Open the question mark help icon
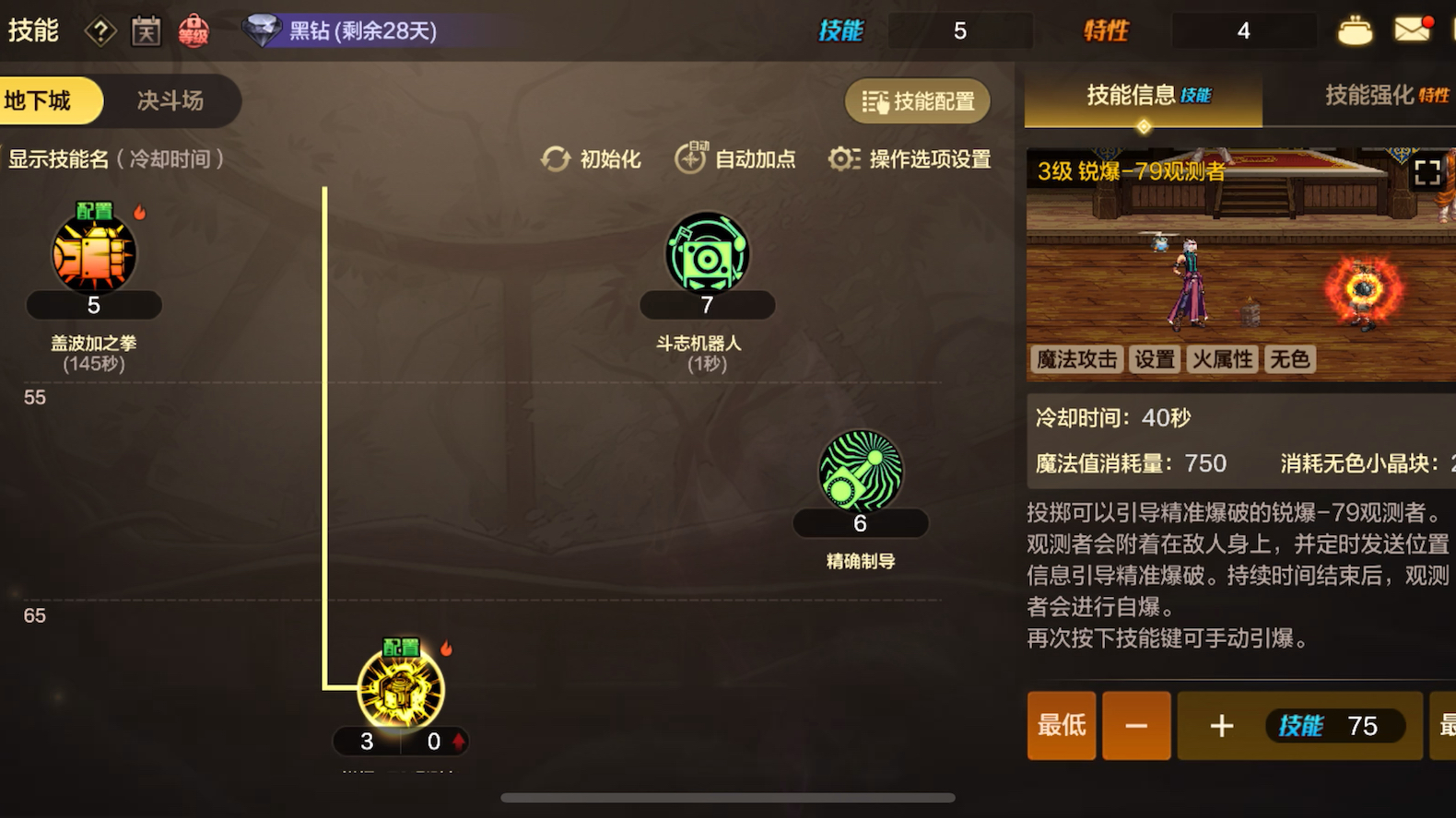This screenshot has height=818, width=1456. click(x=100, y=31)
